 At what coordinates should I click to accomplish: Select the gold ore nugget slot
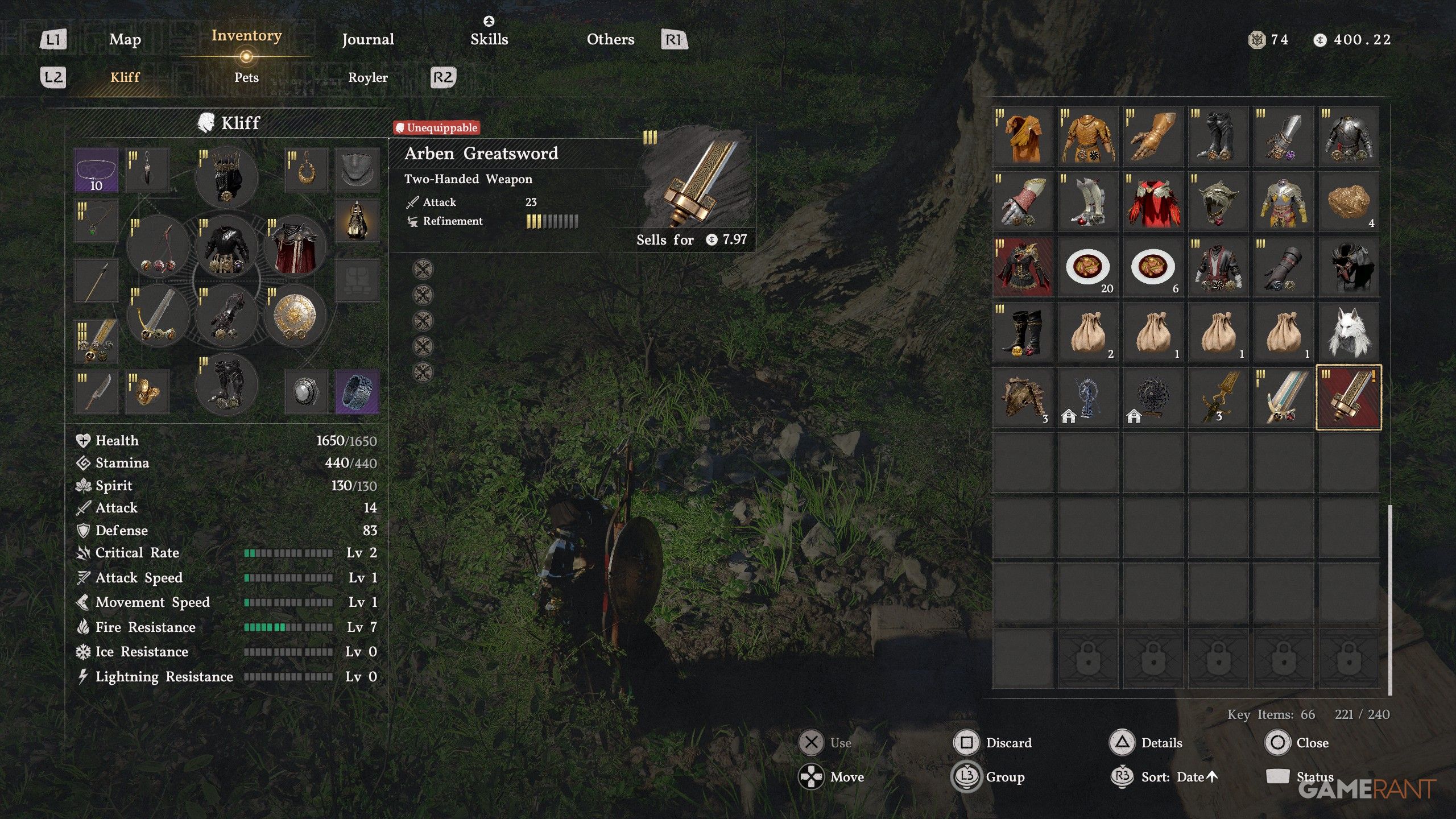coord(1348,202)
